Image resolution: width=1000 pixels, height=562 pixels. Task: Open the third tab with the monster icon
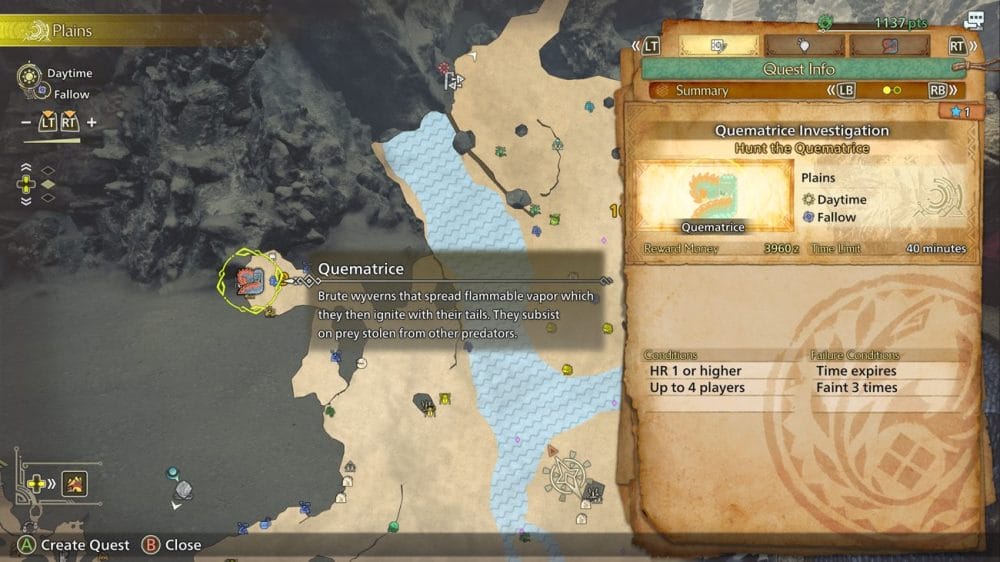(889, 45)
